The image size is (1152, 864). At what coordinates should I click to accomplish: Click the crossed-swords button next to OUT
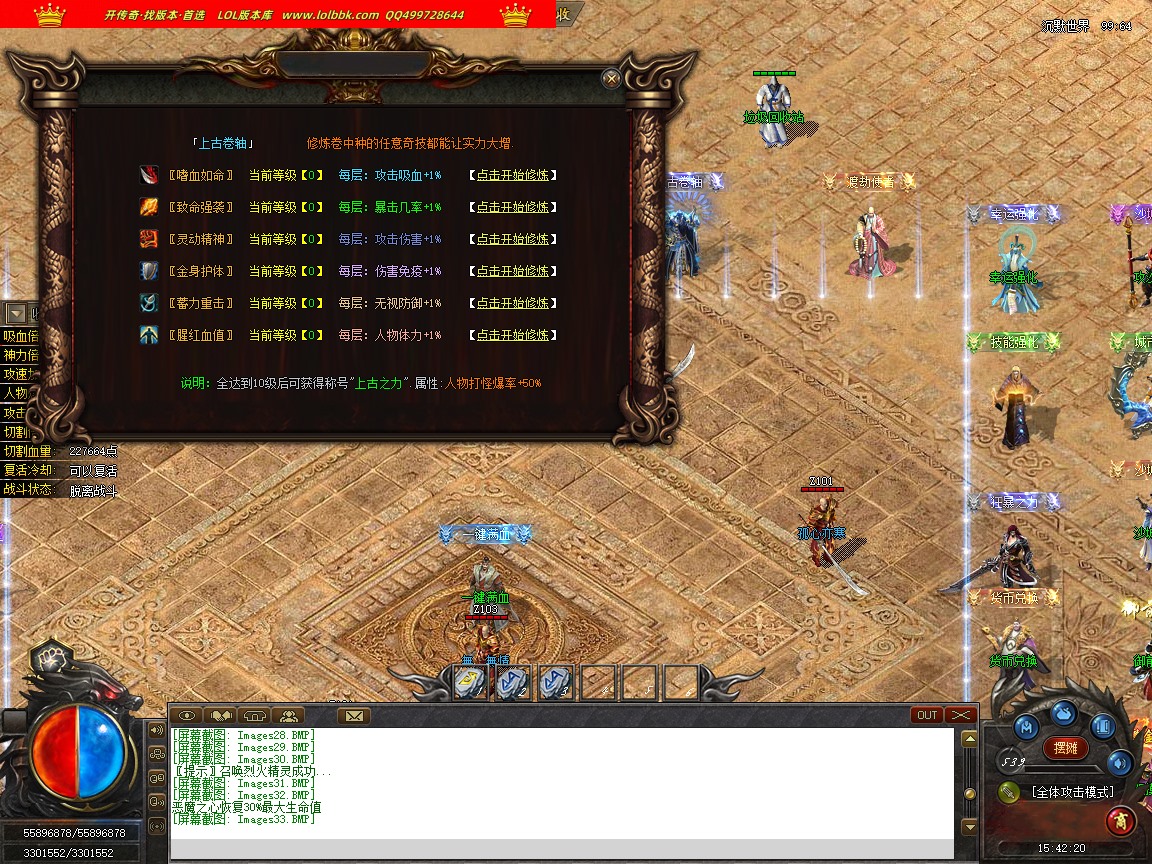pos(960,715)
